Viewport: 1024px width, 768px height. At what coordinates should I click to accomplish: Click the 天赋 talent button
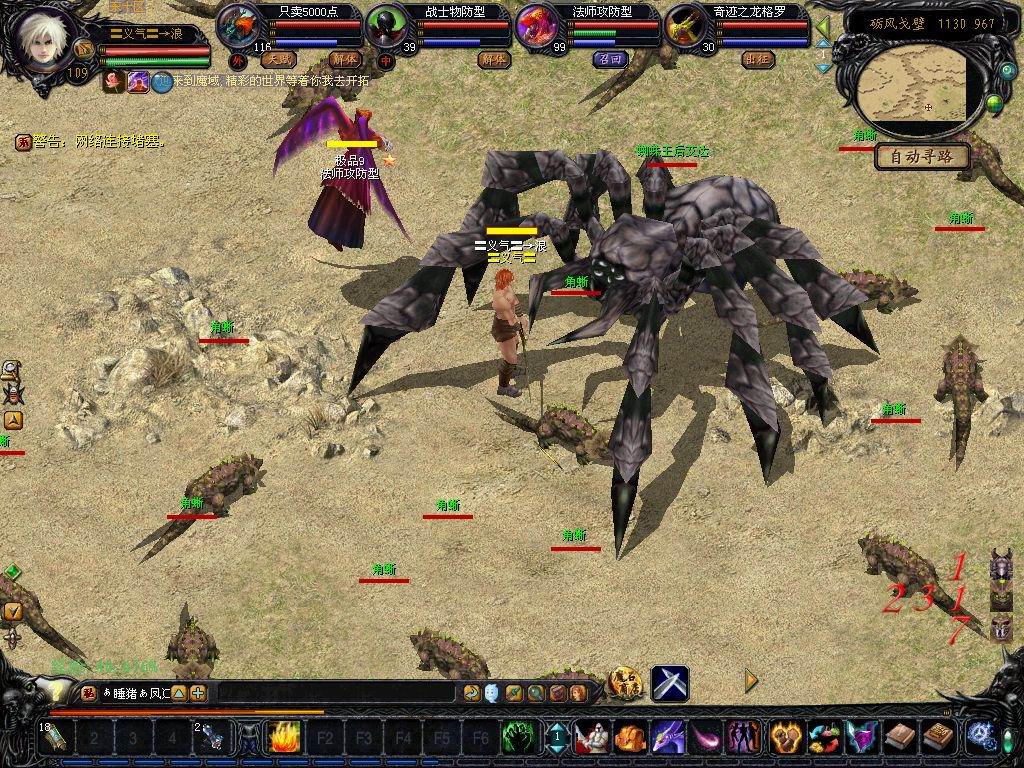[278, 59]
